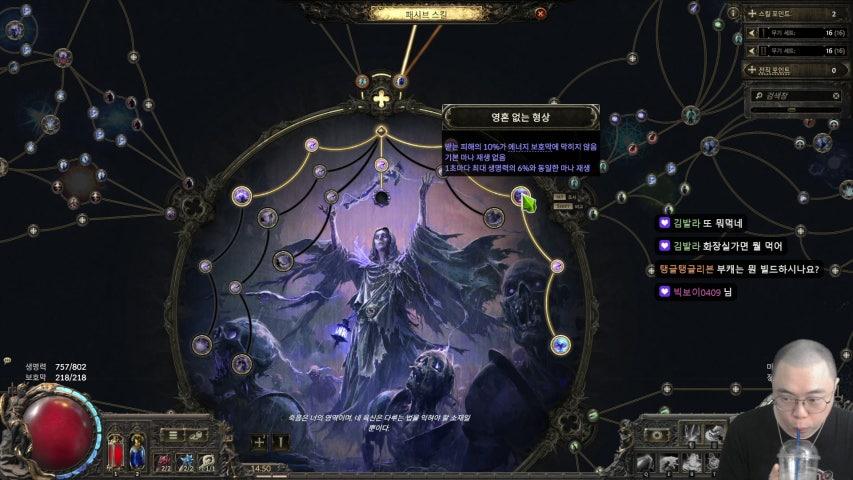
Task: Click the plus button beside the flask panel
Action: coord(260,441)
